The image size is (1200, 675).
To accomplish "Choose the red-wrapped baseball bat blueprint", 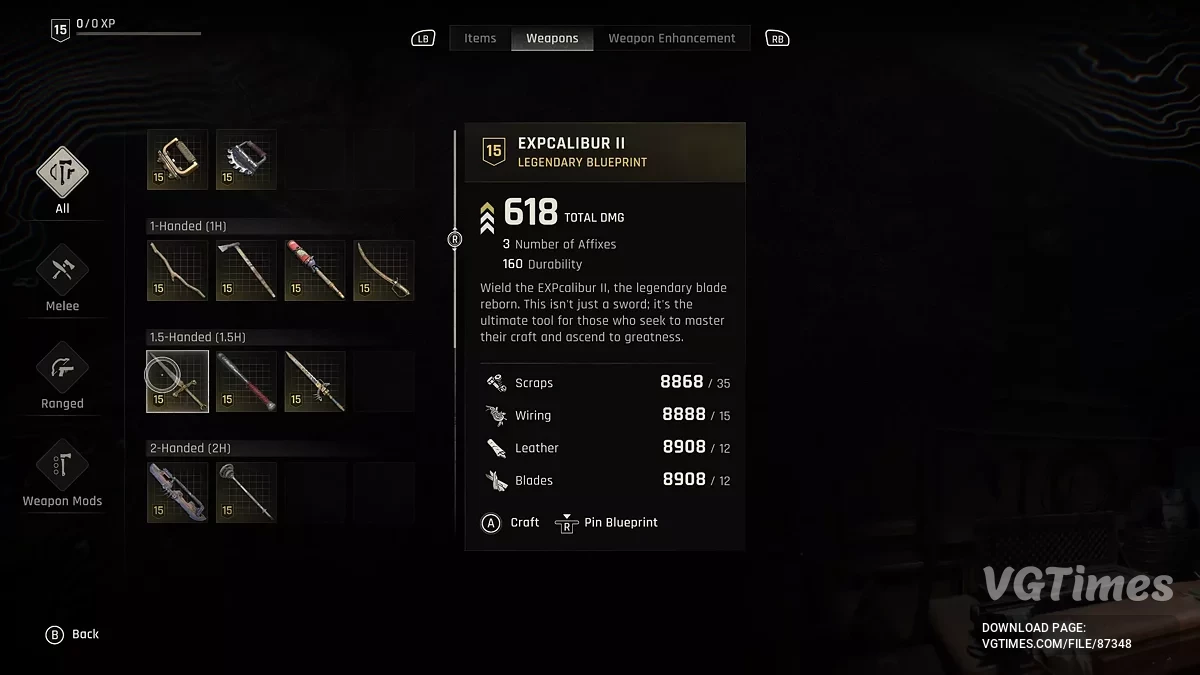I will point(246,381).
